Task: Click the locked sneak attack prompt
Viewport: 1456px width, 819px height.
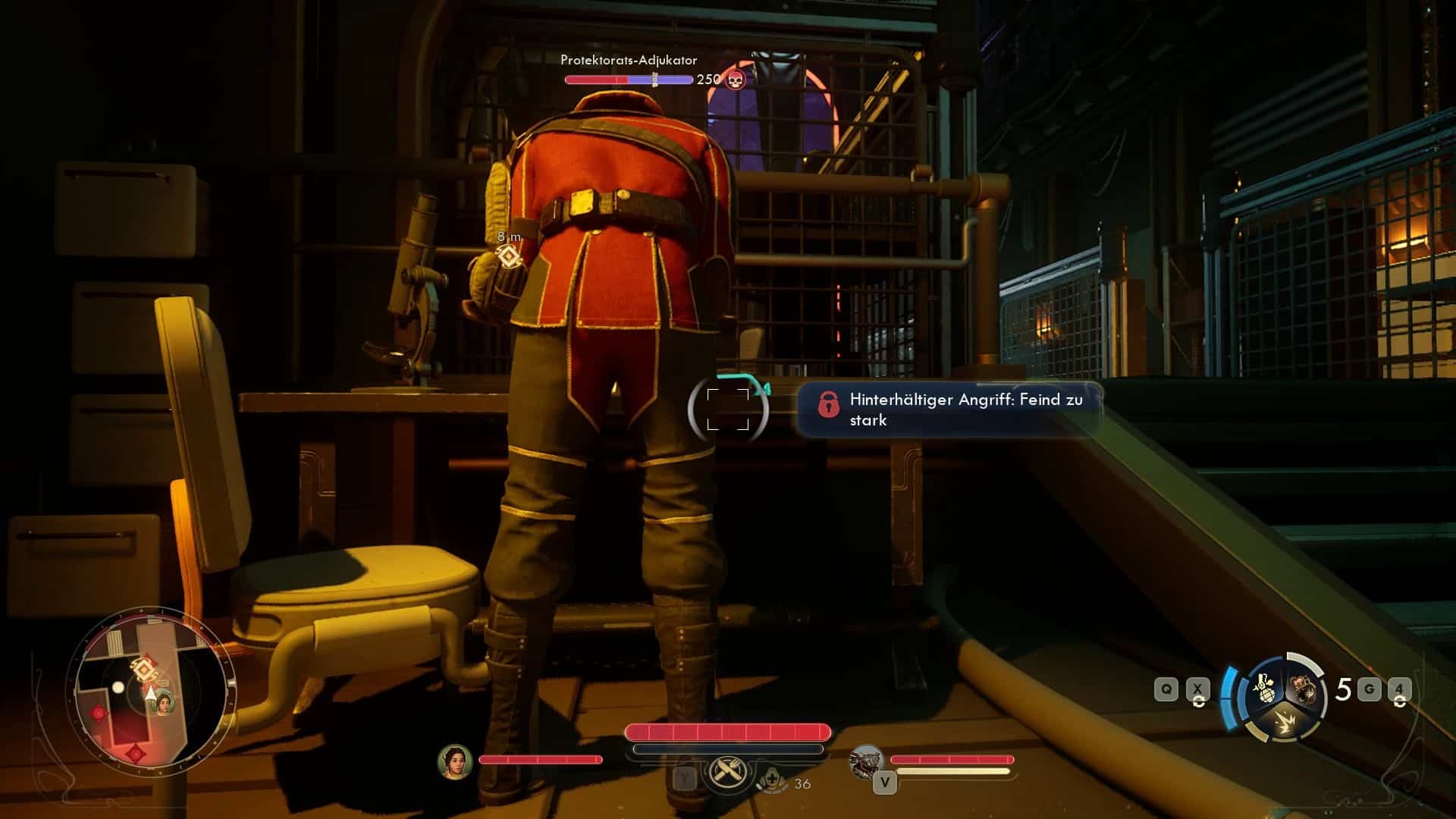Action: pyautogui.click(x=949, y=409)
